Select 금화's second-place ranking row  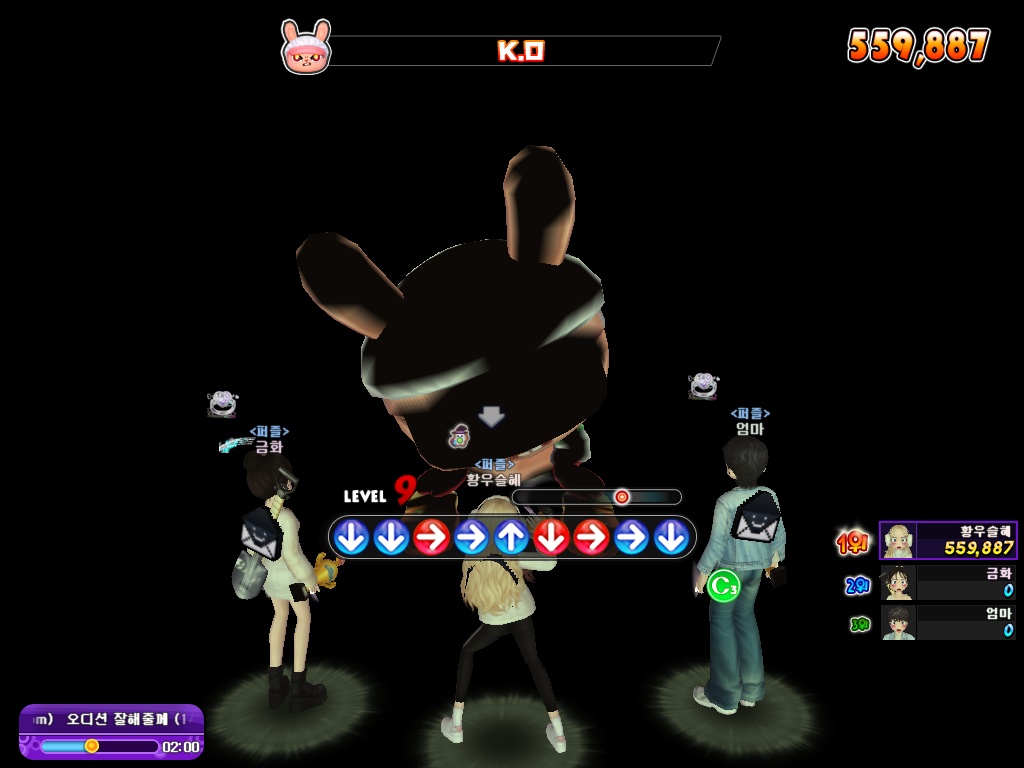[x=948, y=583]
